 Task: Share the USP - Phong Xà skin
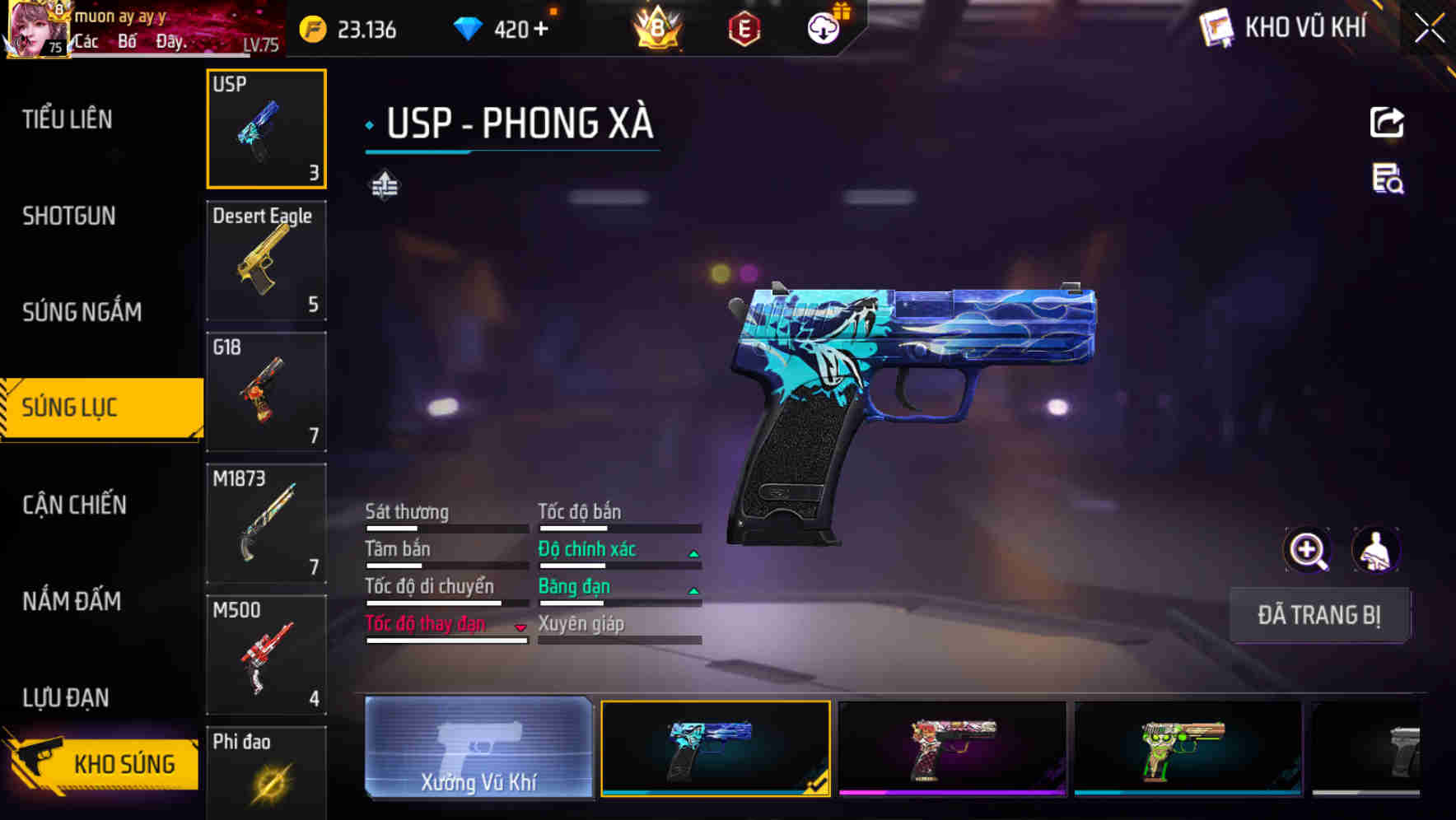point(1387,122)
